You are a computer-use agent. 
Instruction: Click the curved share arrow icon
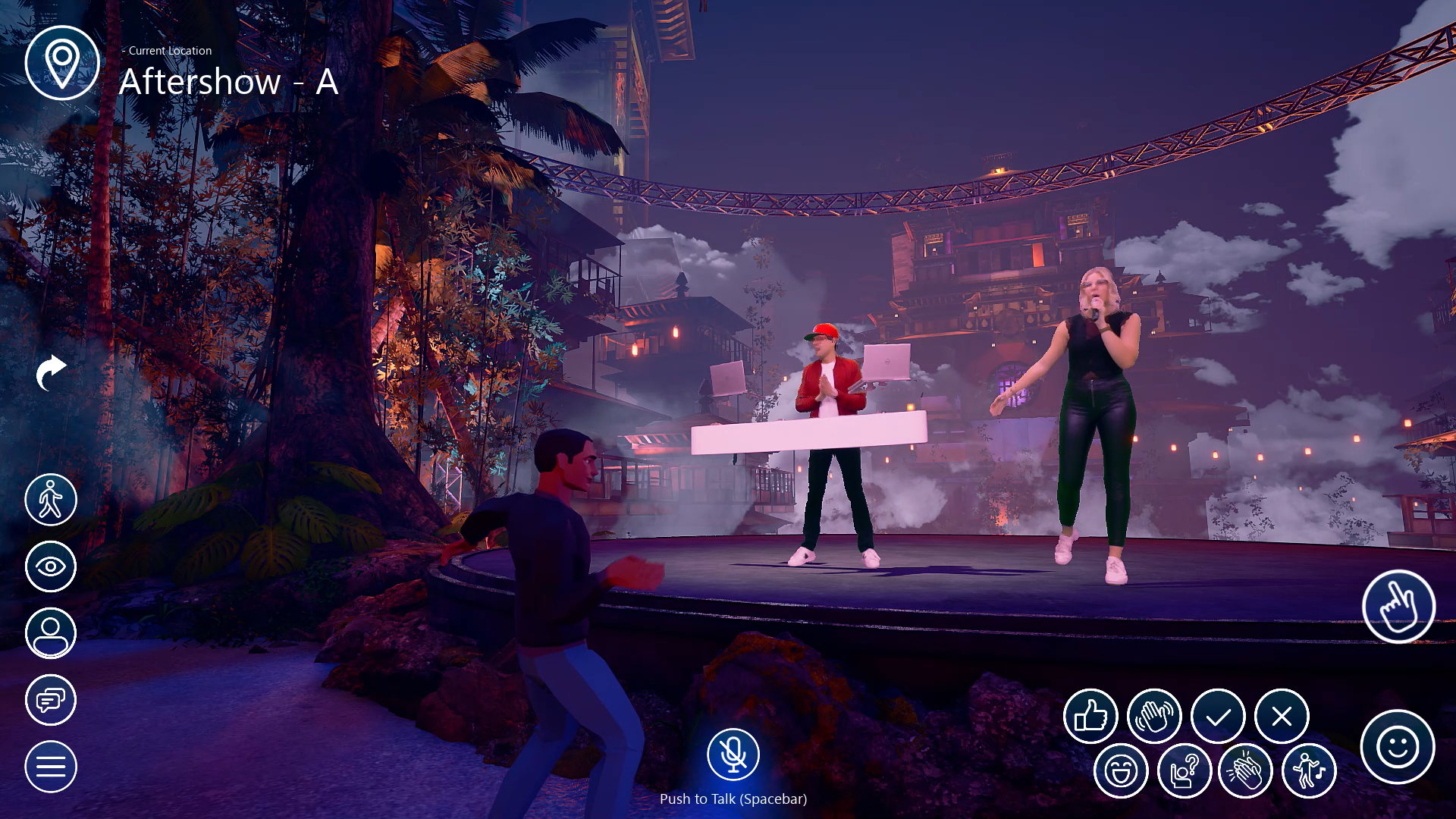pyautogui.click(x=51, y=372)
